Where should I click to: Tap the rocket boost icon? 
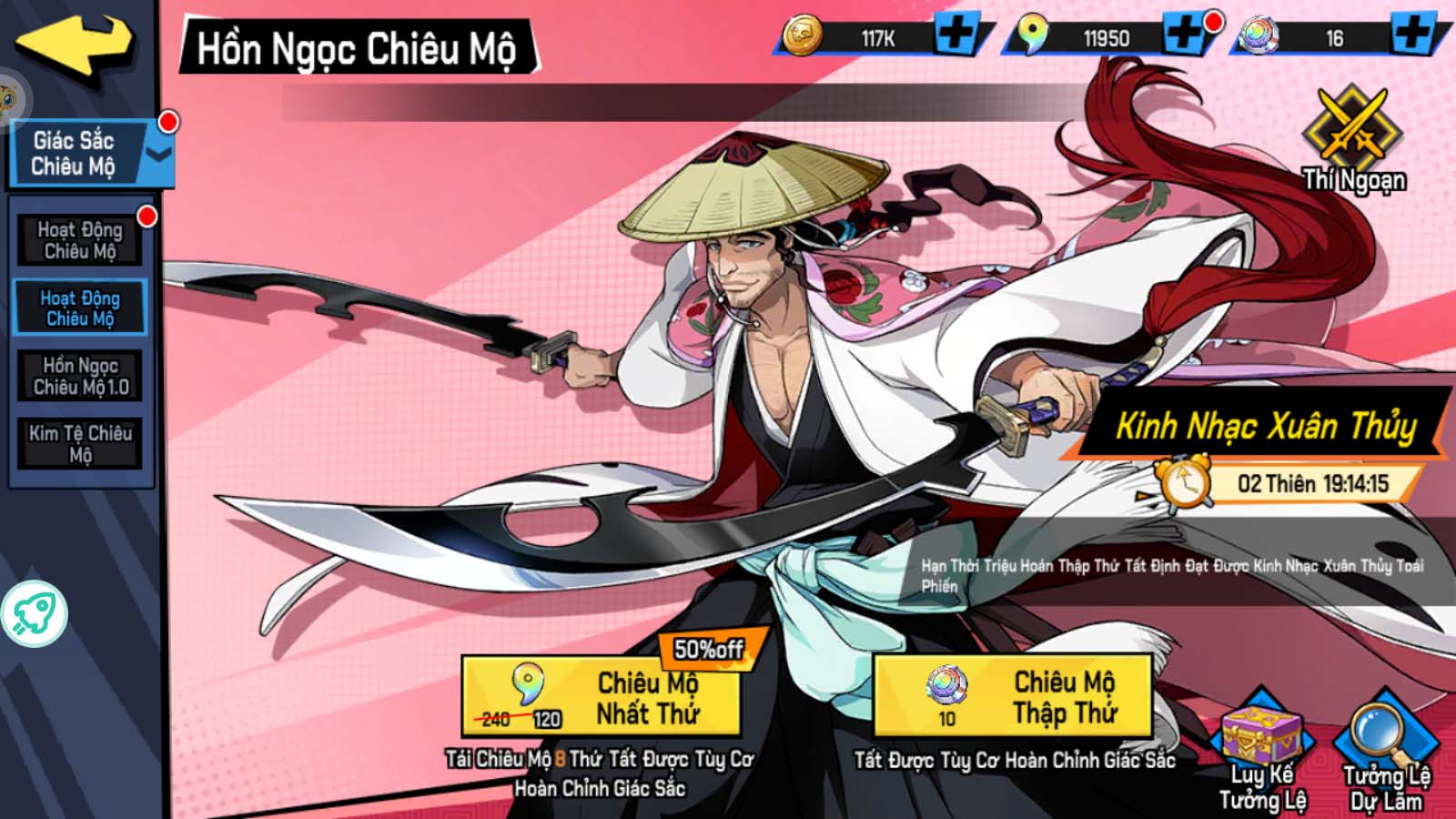coord(35,613)
